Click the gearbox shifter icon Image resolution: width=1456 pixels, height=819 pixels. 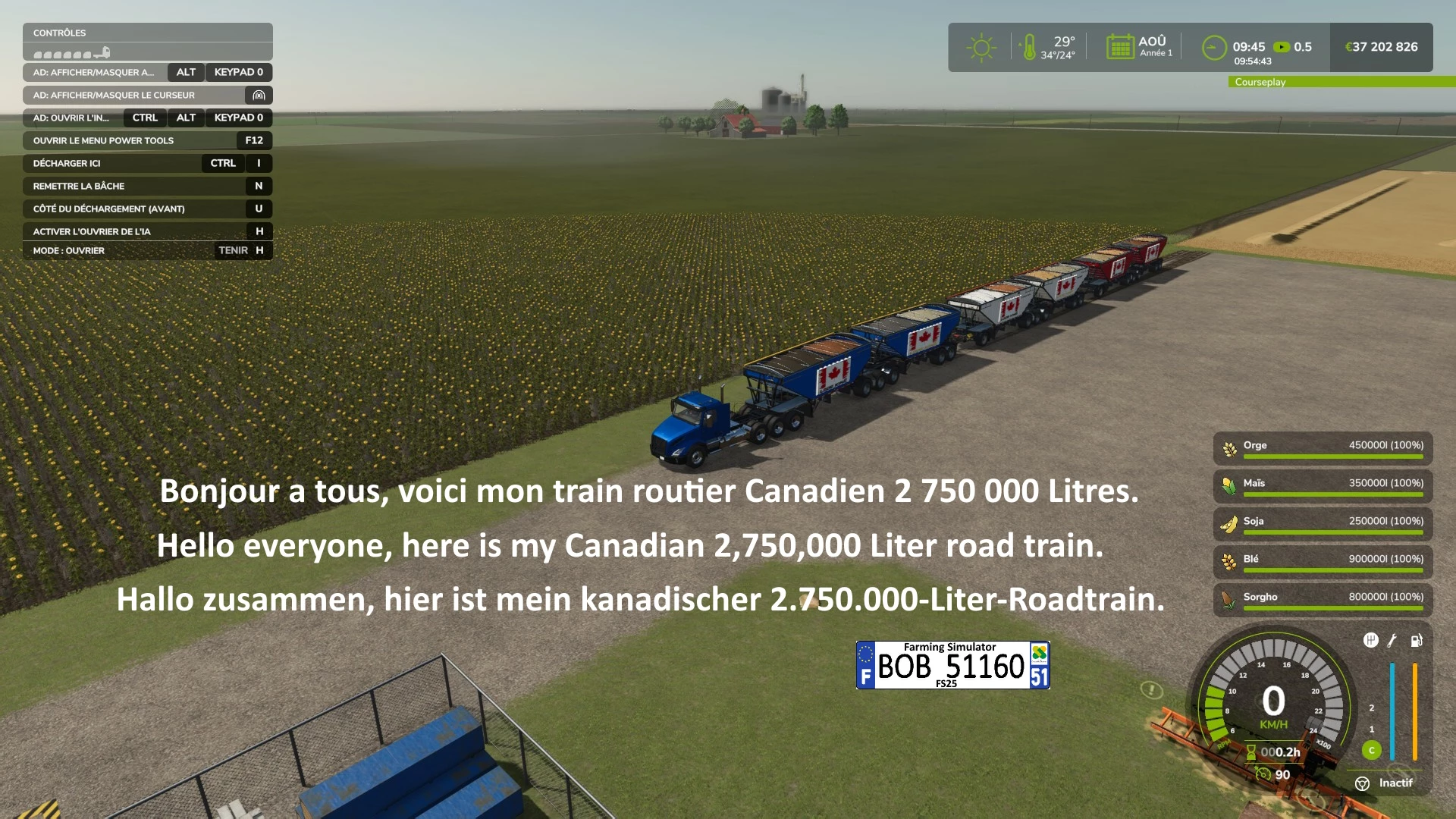(x=1370, y=640)
